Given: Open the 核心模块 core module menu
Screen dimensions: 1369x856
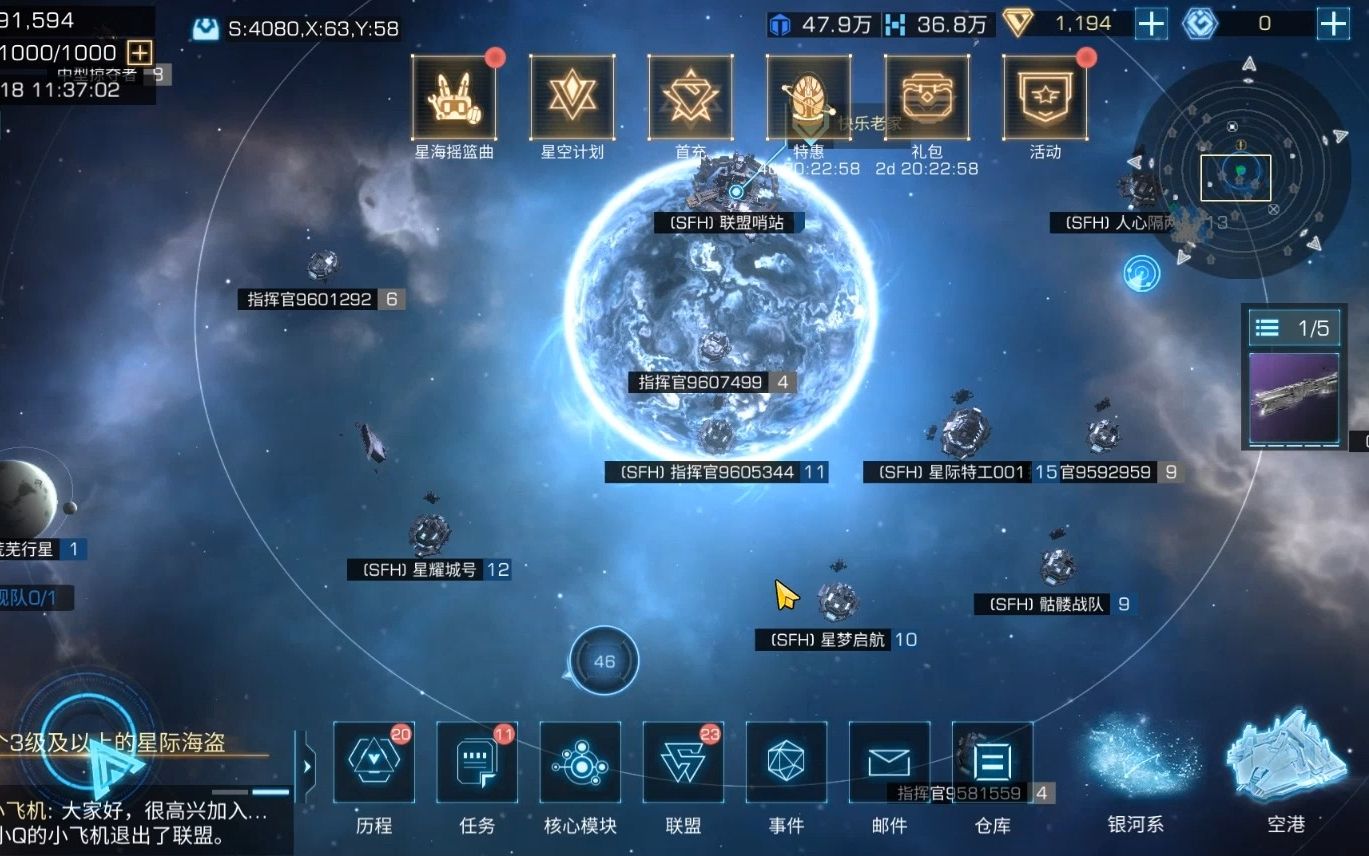Looking at the screenshot, I should tap(580, 764).
